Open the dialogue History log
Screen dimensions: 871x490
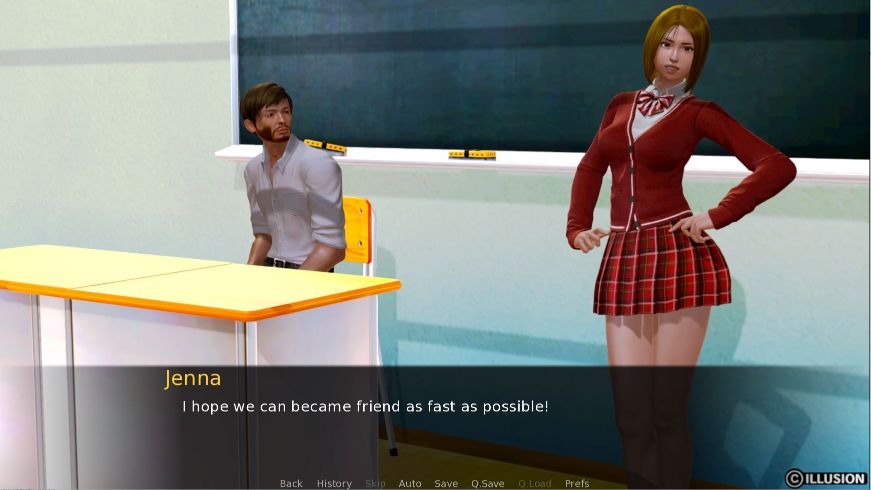pos(334,484)
